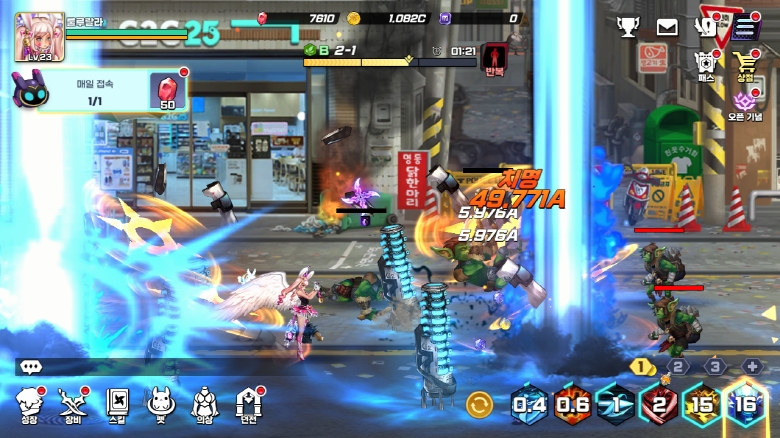Viewport: 780px width, 438px height.
Task: Open the player profile portrait
Action: coord(39,36)
